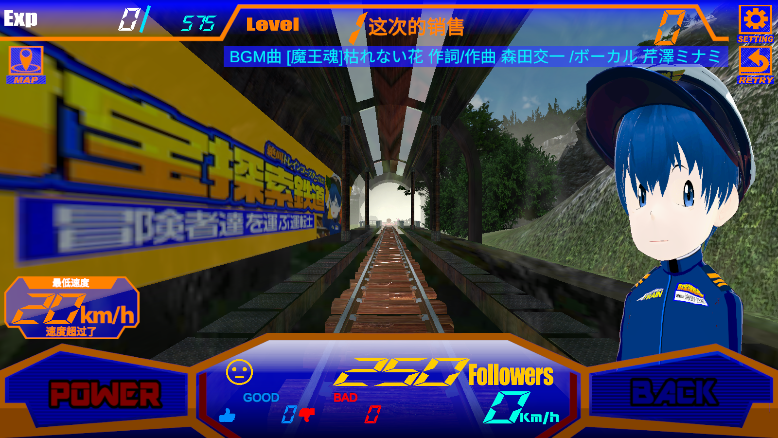
Task: Tap the POWER throttle button
Action: tap(92, 393)
